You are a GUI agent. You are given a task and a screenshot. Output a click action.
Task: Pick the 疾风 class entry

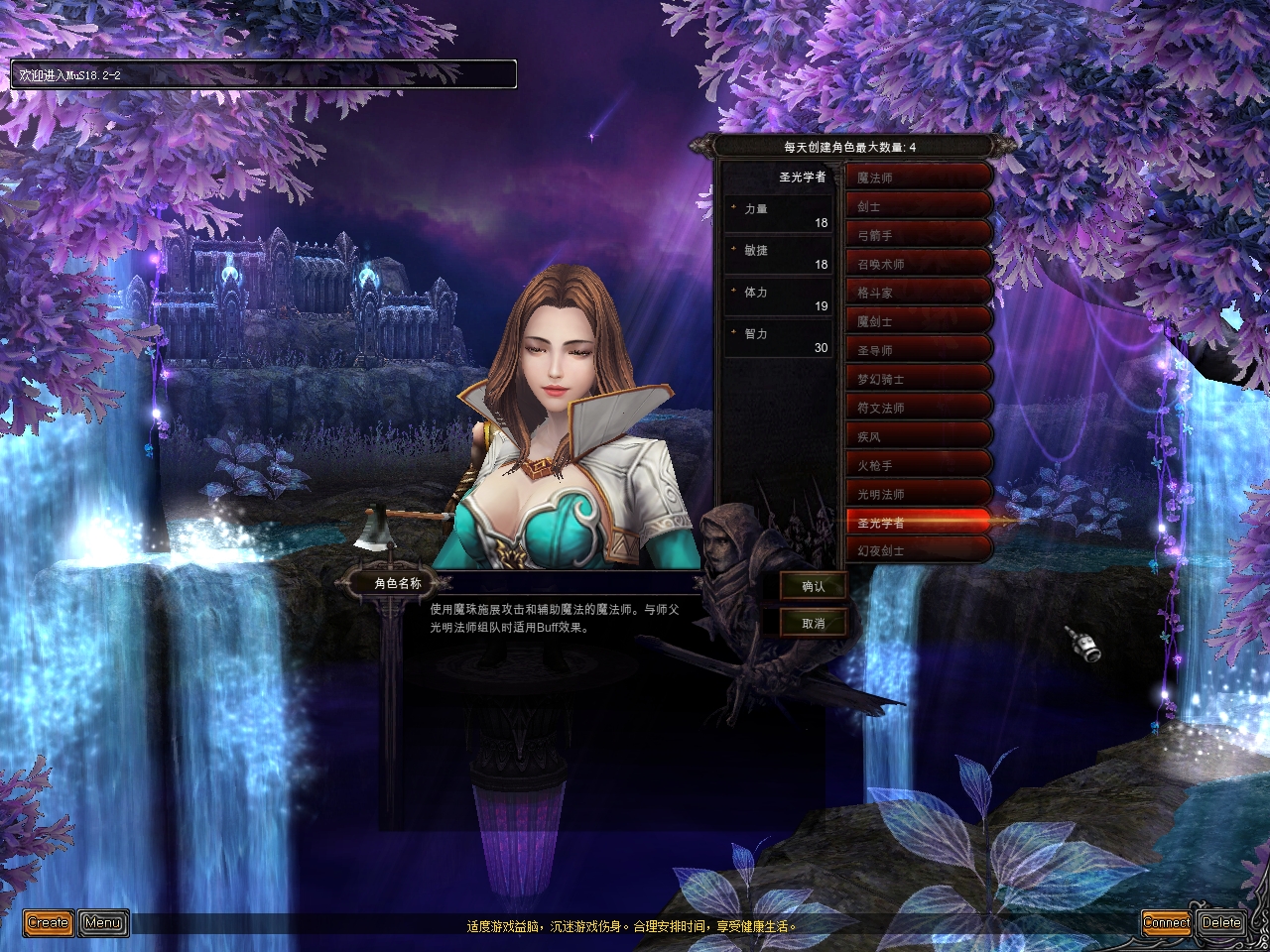(x=919, y=436)
